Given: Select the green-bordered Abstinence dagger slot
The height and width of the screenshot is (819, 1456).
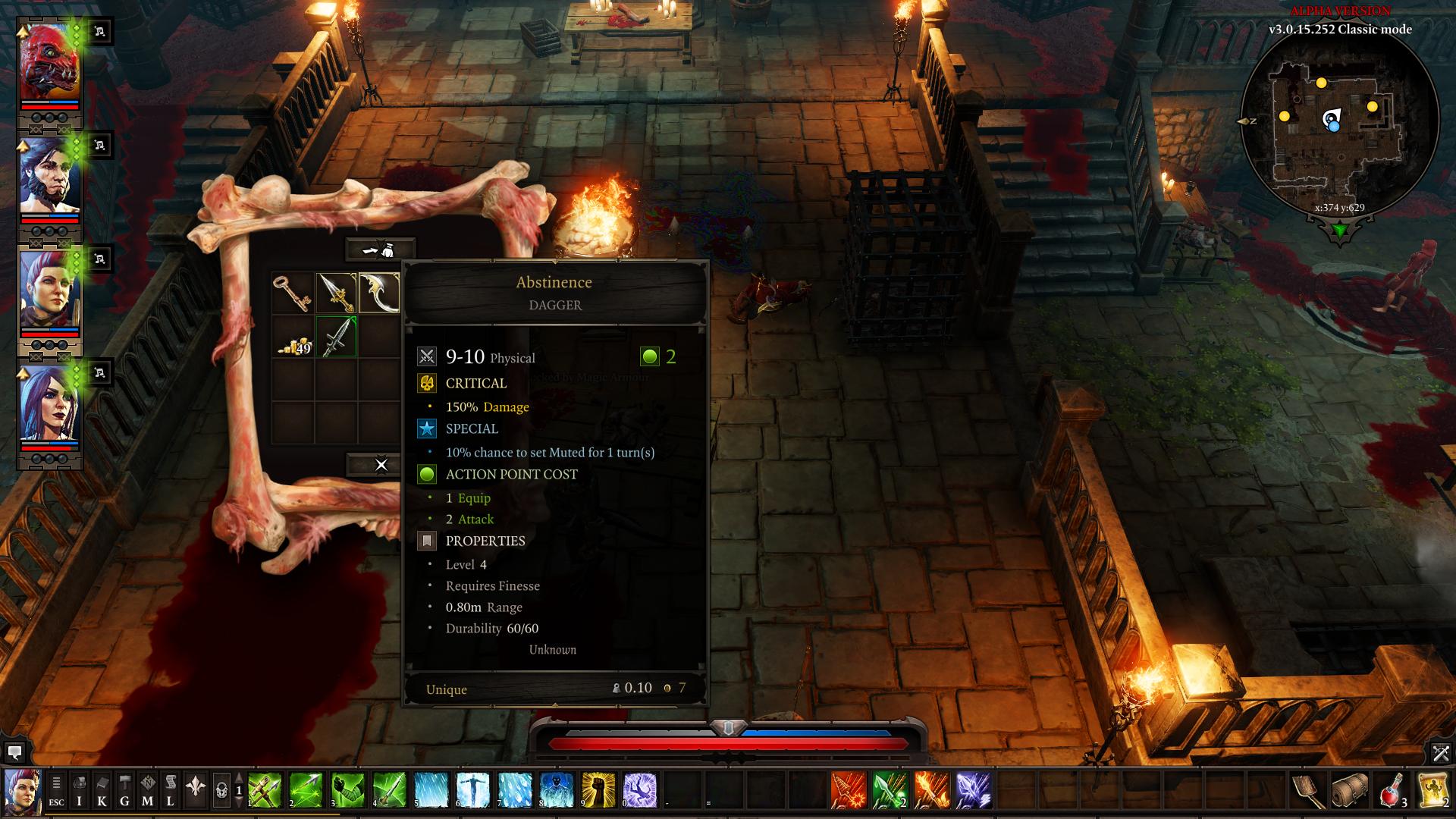Looking at the screenshot, I should [336, 337].
